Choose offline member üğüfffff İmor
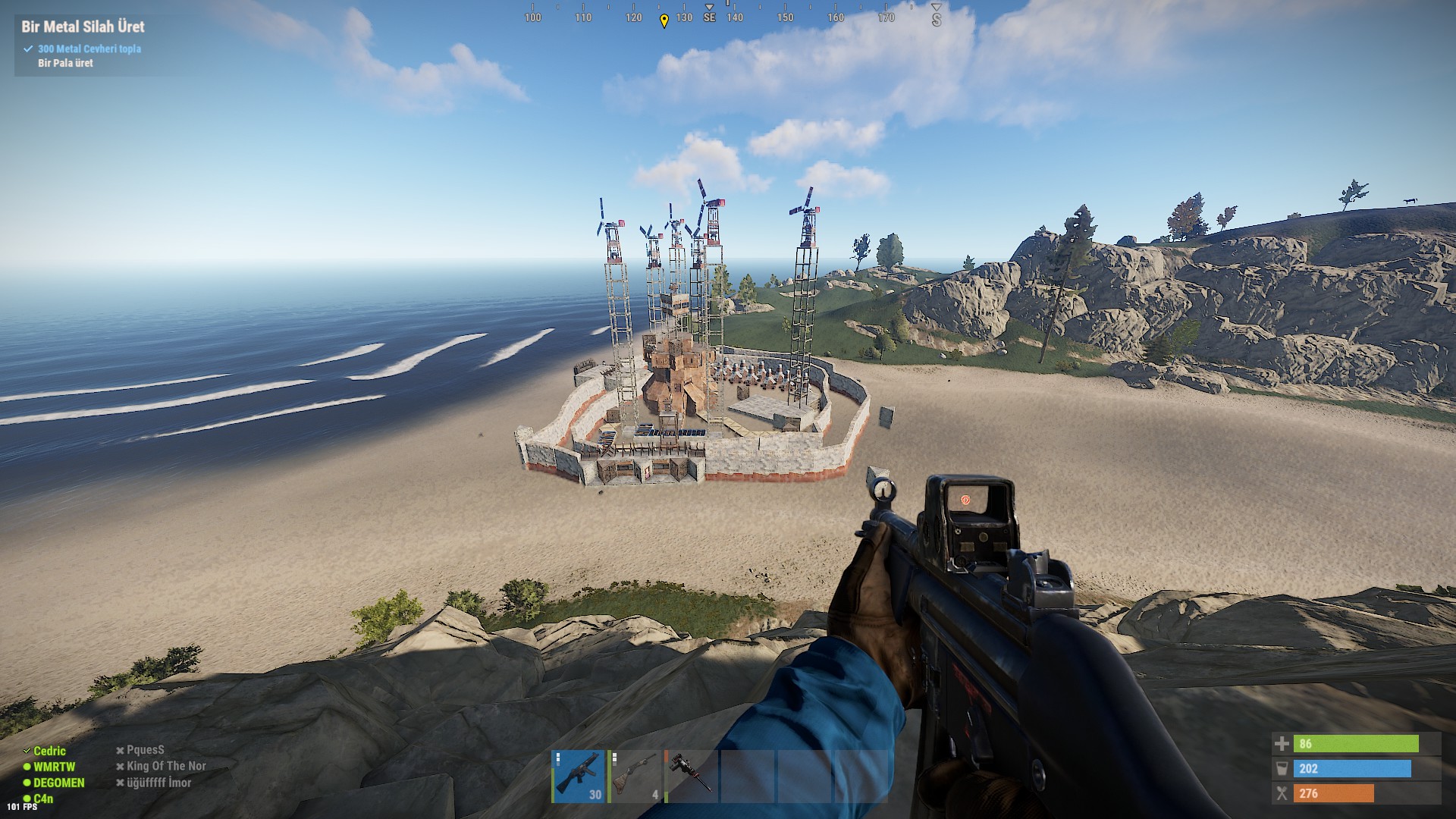 point(158,783)
